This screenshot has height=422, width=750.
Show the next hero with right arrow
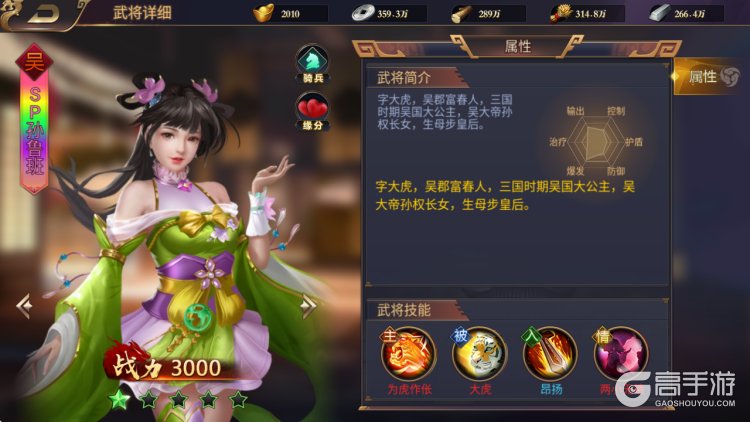click(309, 307)
